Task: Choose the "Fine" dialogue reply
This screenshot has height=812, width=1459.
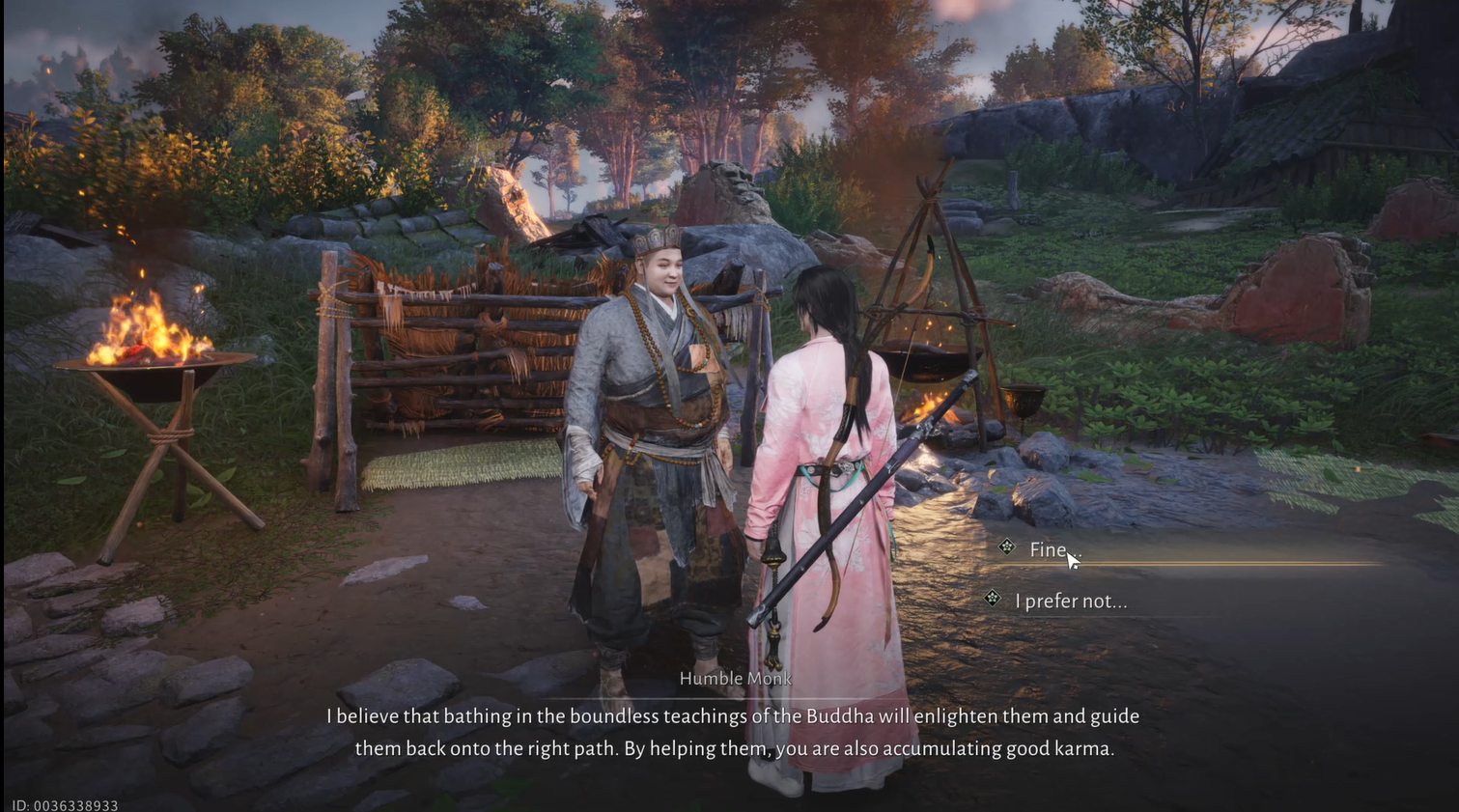Action: (x=1048, y=549)
